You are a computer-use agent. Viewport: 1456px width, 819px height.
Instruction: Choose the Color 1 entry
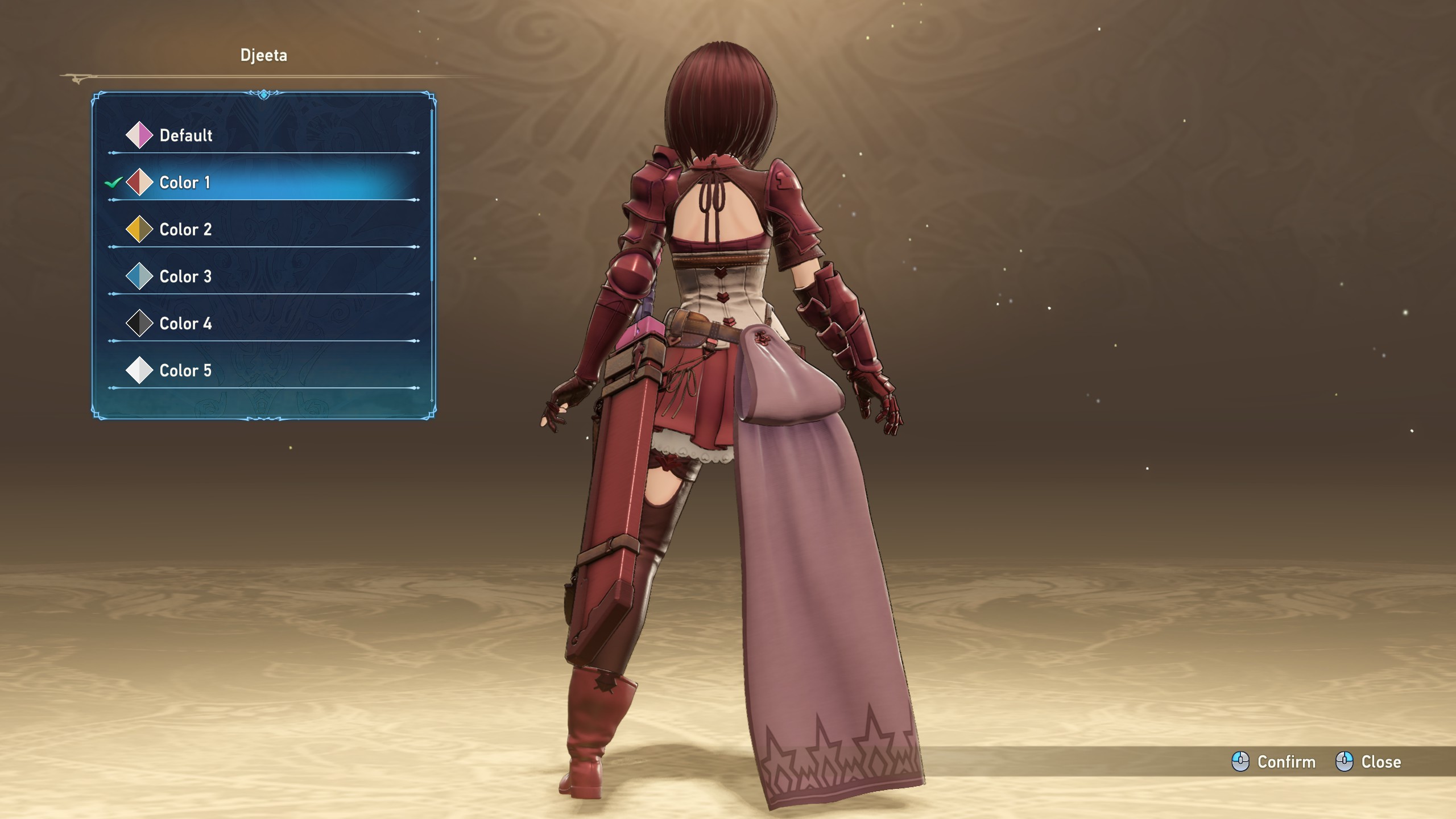[184, 183]
